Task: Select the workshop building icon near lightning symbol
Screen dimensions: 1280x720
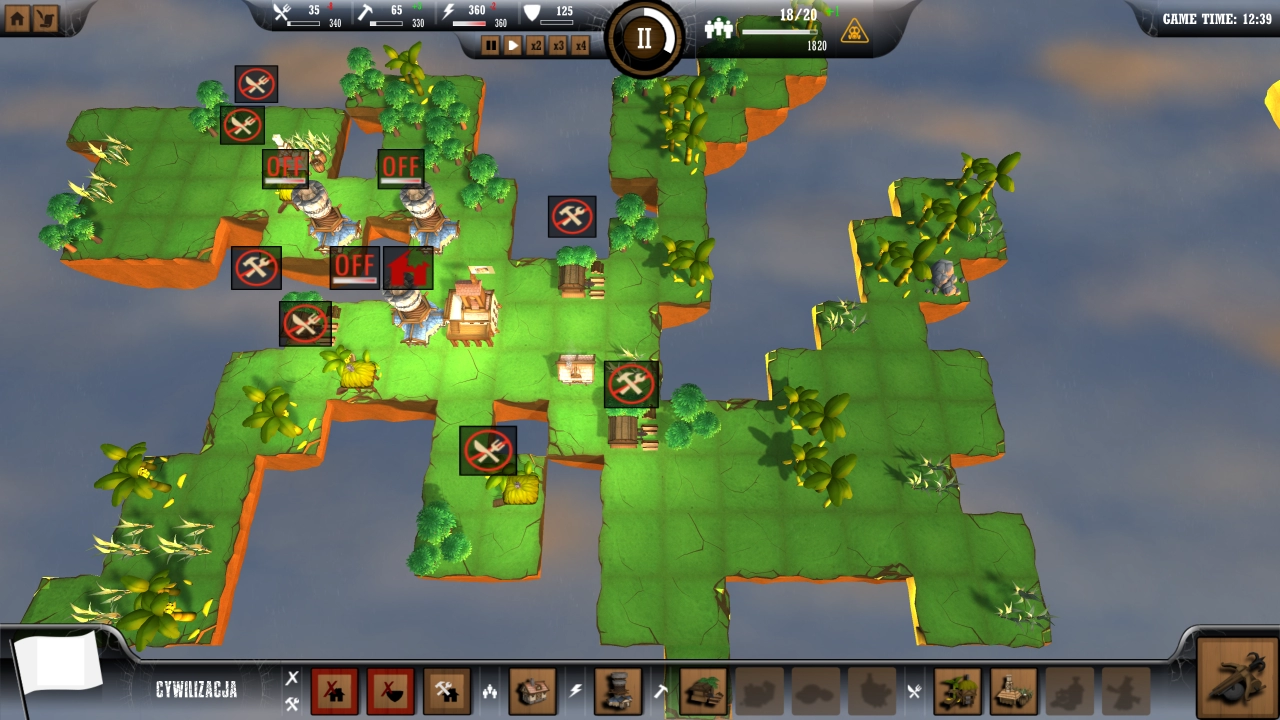Action: 618,690
